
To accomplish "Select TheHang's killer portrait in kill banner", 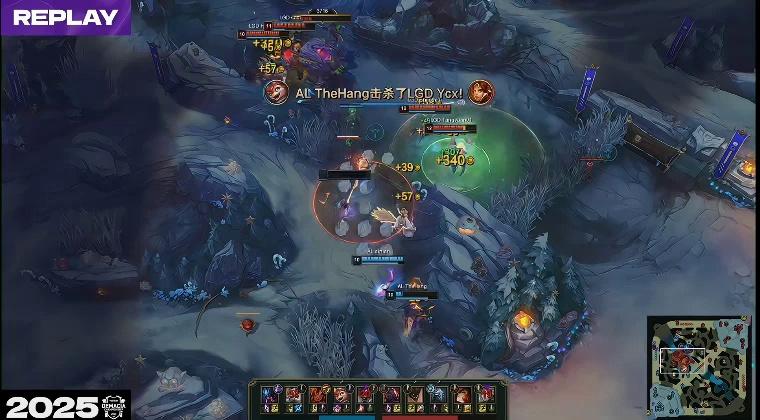I will click(x=277, y=93).
